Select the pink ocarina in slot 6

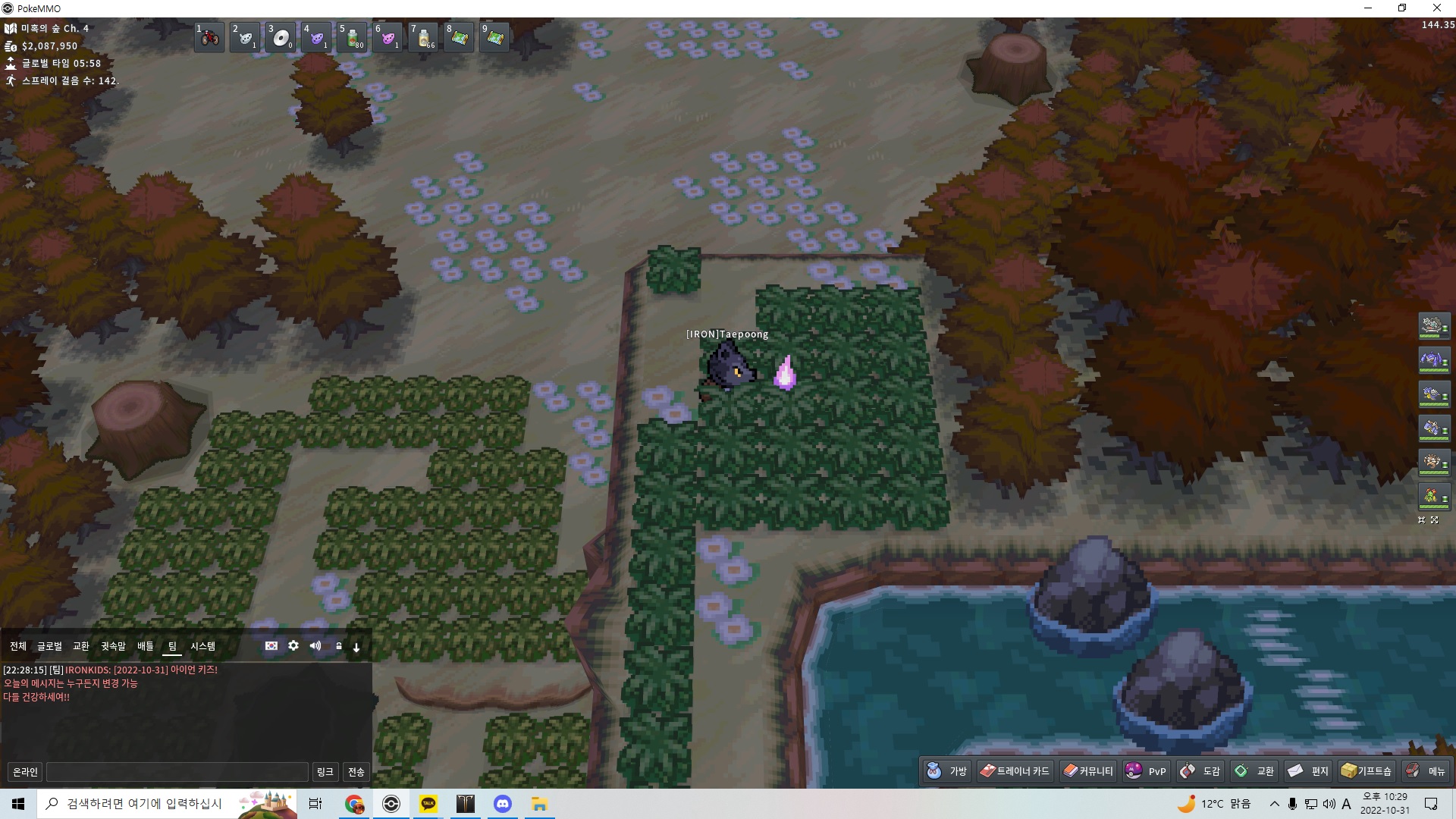click(388, 37)
